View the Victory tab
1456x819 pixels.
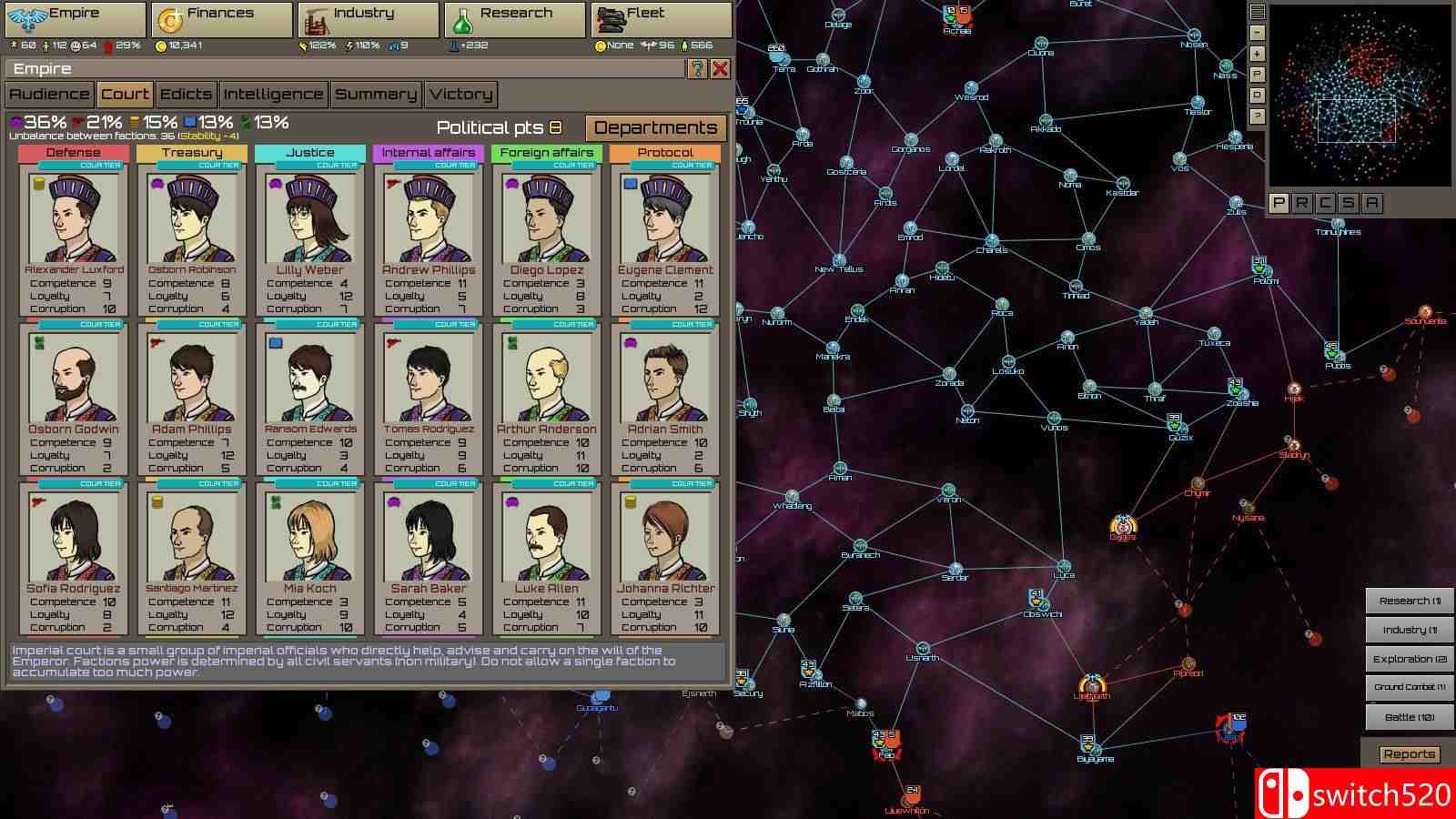[x=460, y=95]
